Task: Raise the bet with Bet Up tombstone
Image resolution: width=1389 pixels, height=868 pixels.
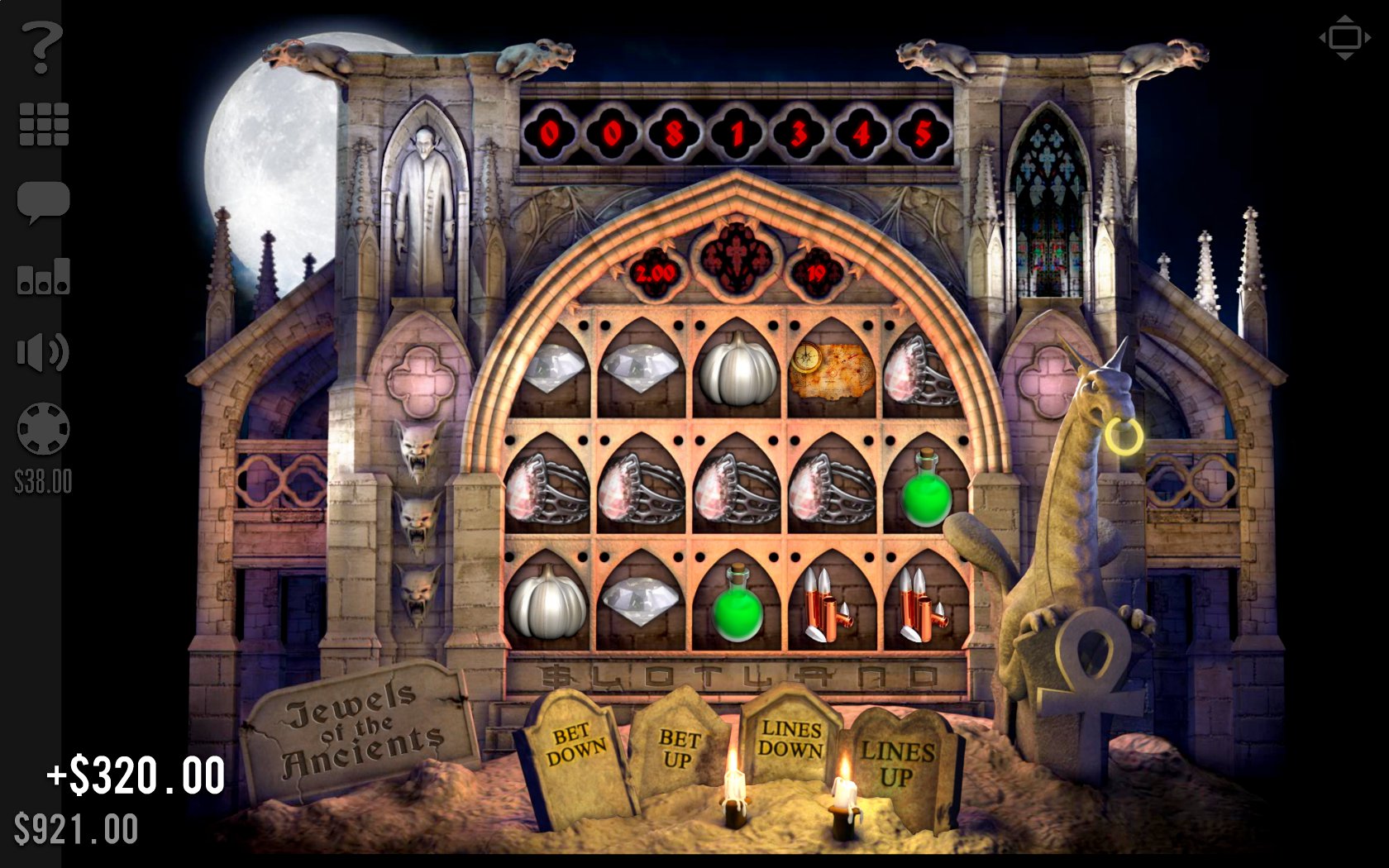Action: (x=679, y=748)
